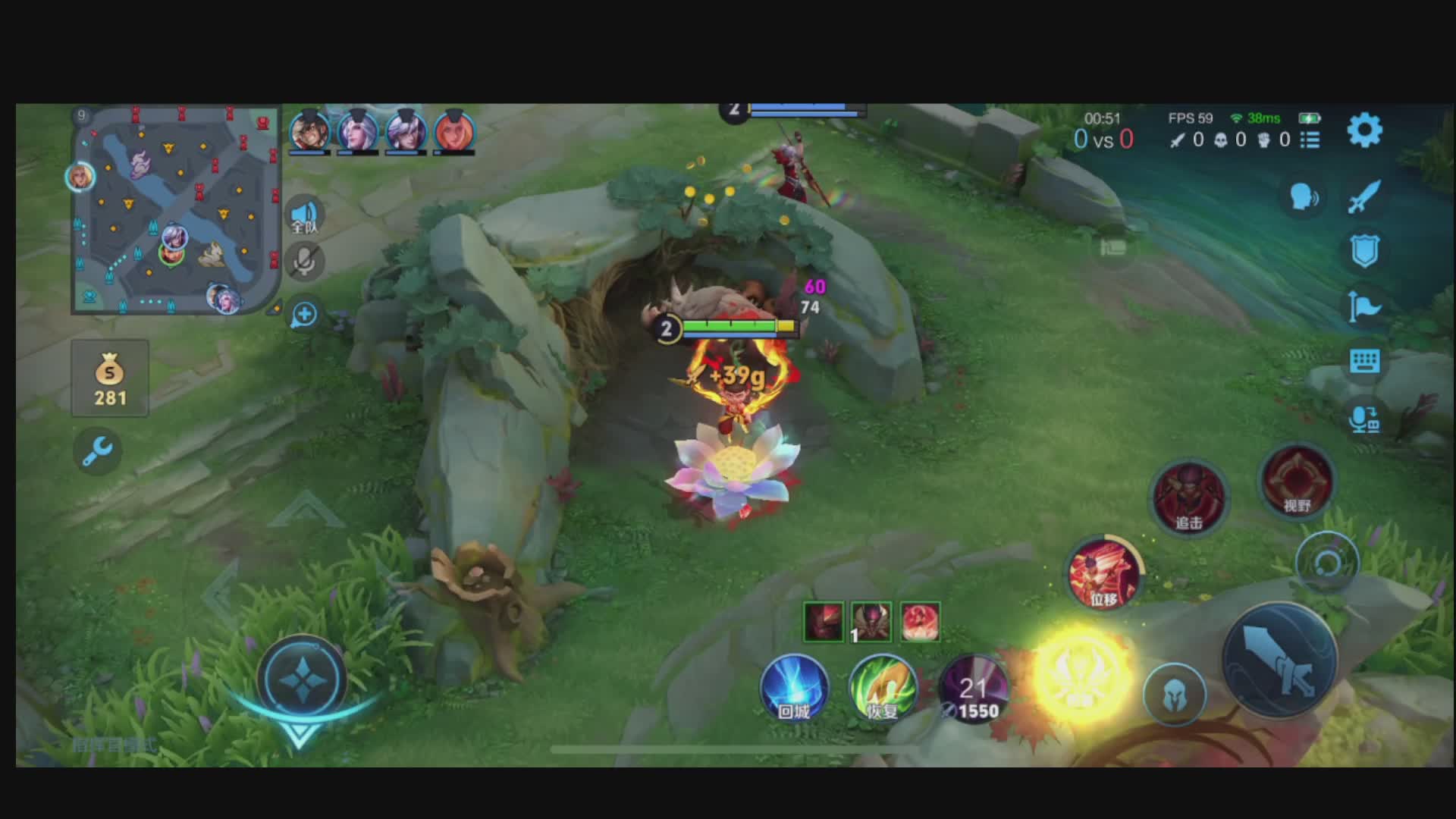Screen dimensions: 1456x819
Task: Select the helmet target-hero button
Action: (1174, 694)
